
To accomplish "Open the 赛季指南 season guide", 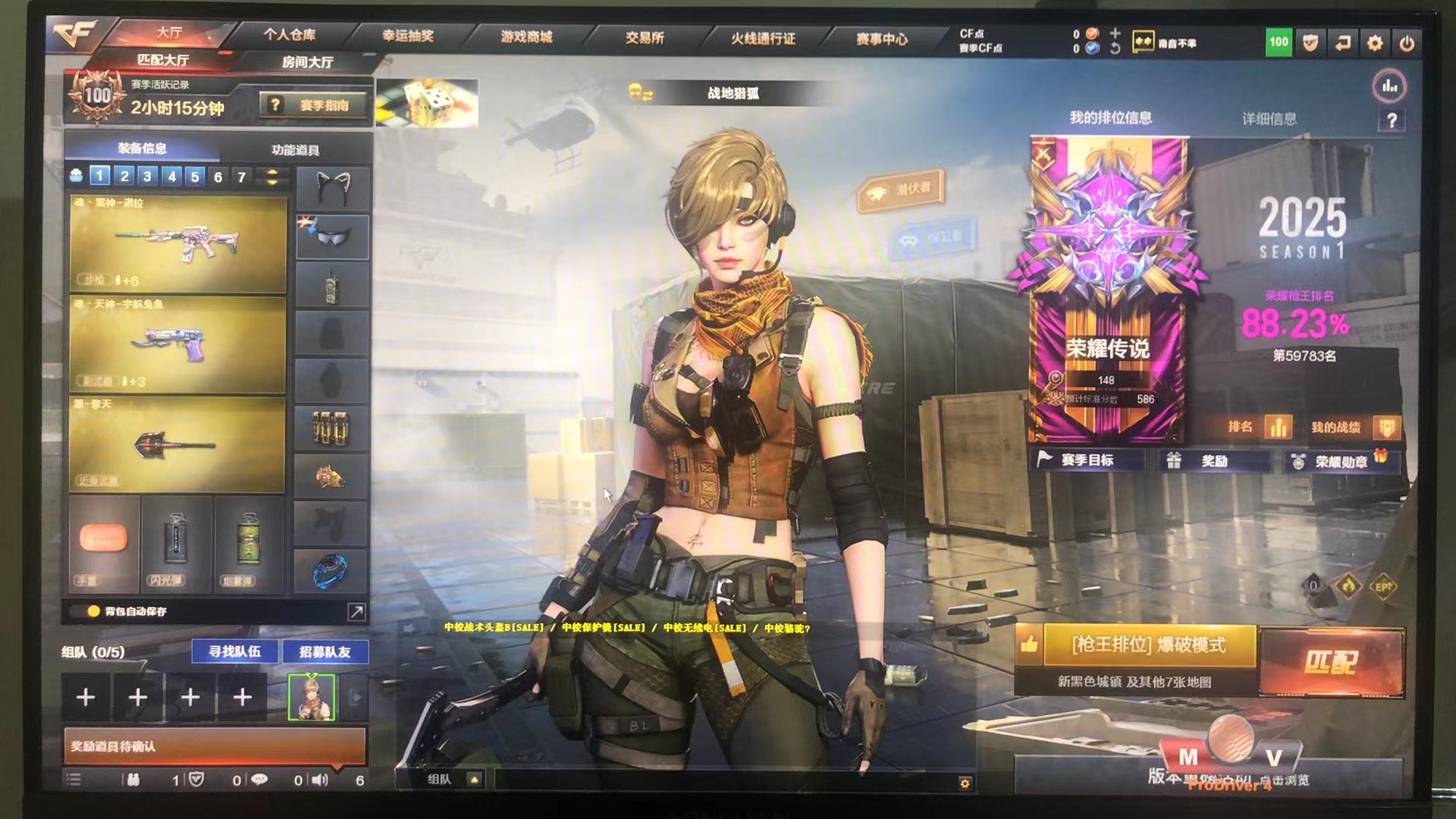I will click(x=314, y=105).
